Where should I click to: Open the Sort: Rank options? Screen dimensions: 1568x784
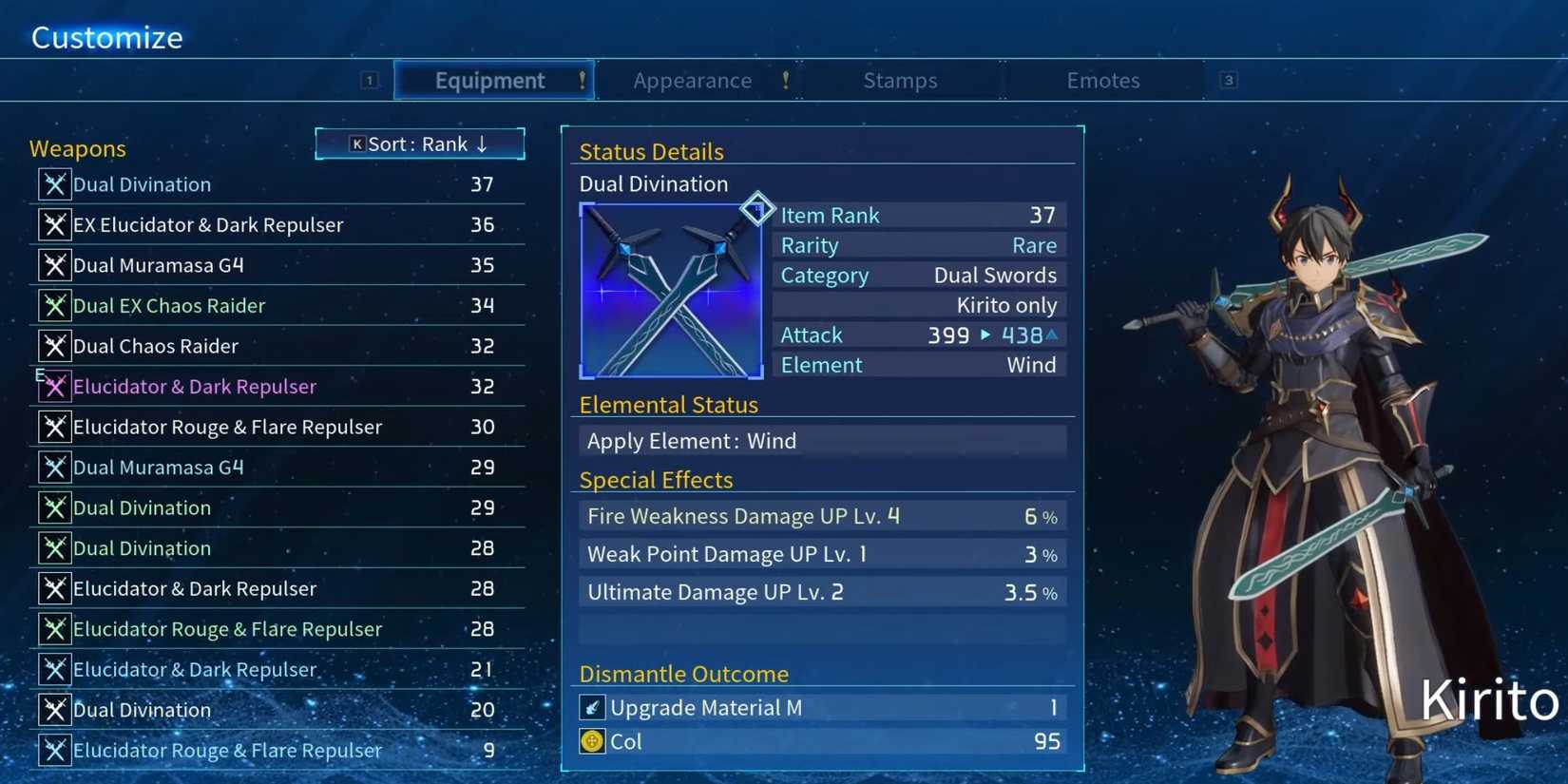click(419, 143)
